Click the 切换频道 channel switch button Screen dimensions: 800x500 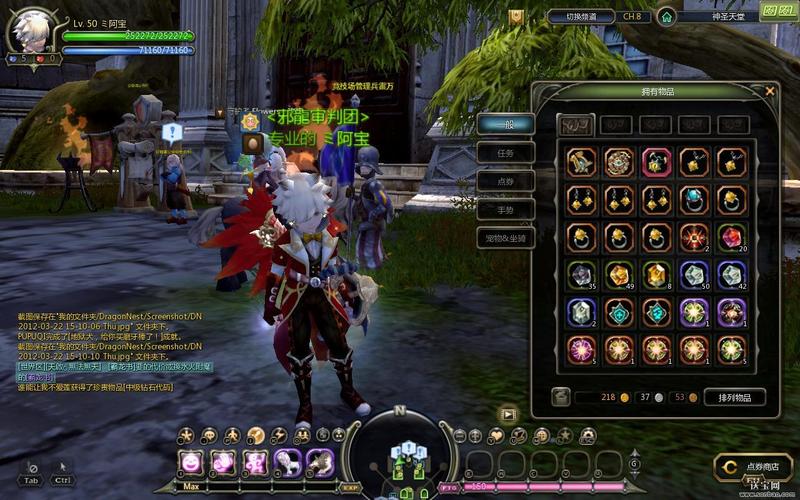point(580,17)
